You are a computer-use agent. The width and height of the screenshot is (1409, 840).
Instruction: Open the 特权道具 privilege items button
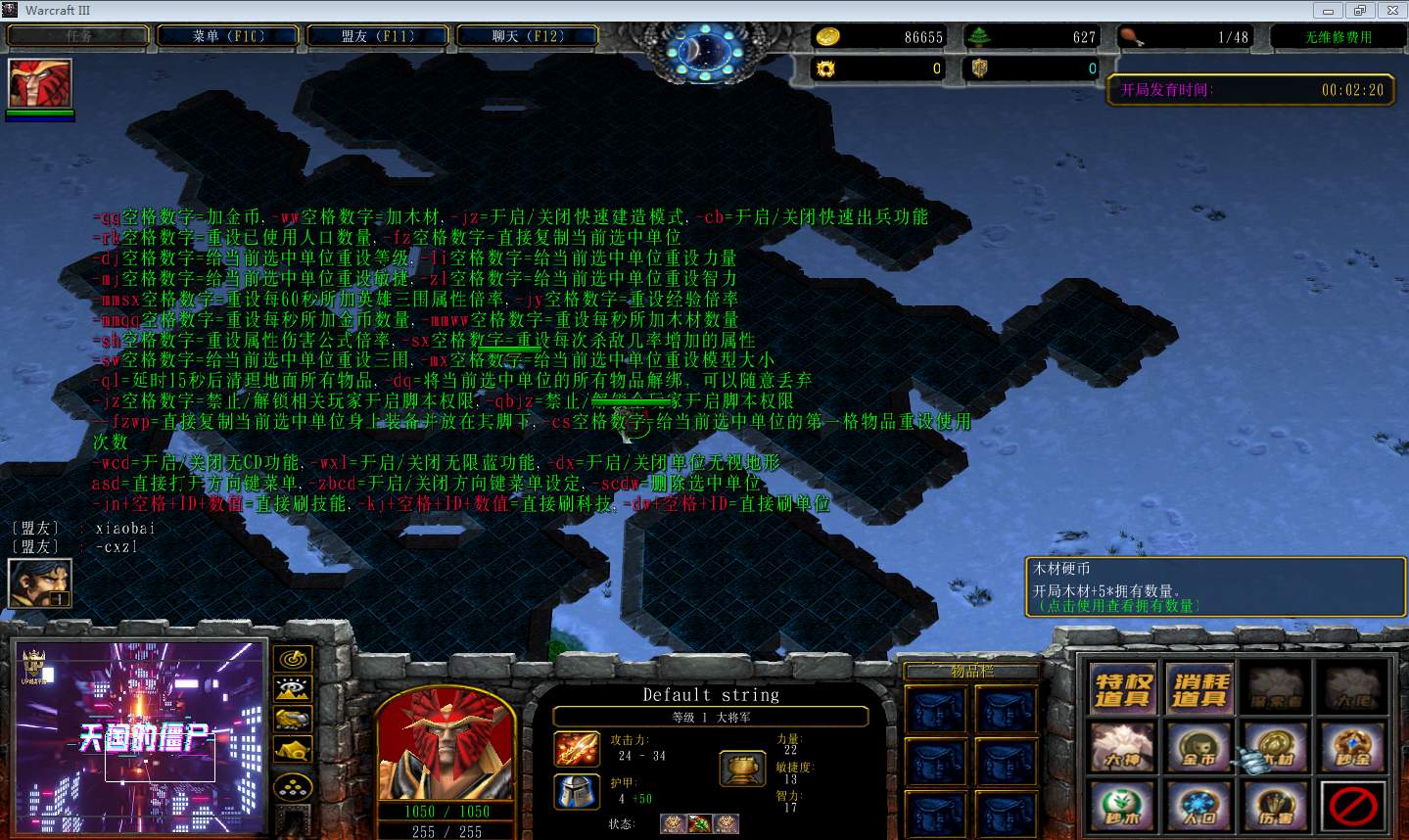tap(1122, 688)
